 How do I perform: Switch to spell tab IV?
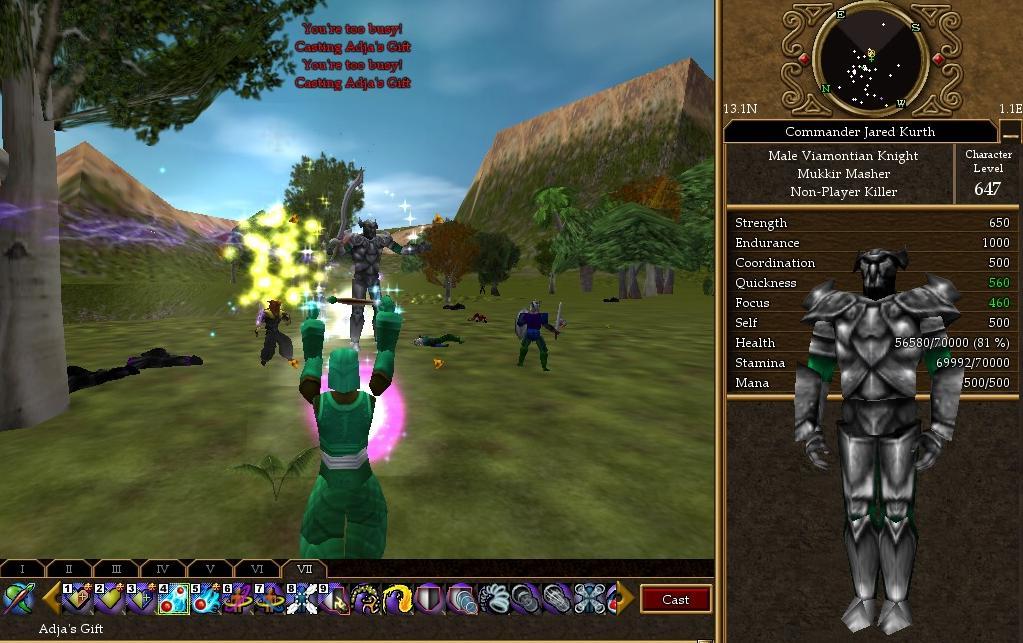click(x=163, y=569)
